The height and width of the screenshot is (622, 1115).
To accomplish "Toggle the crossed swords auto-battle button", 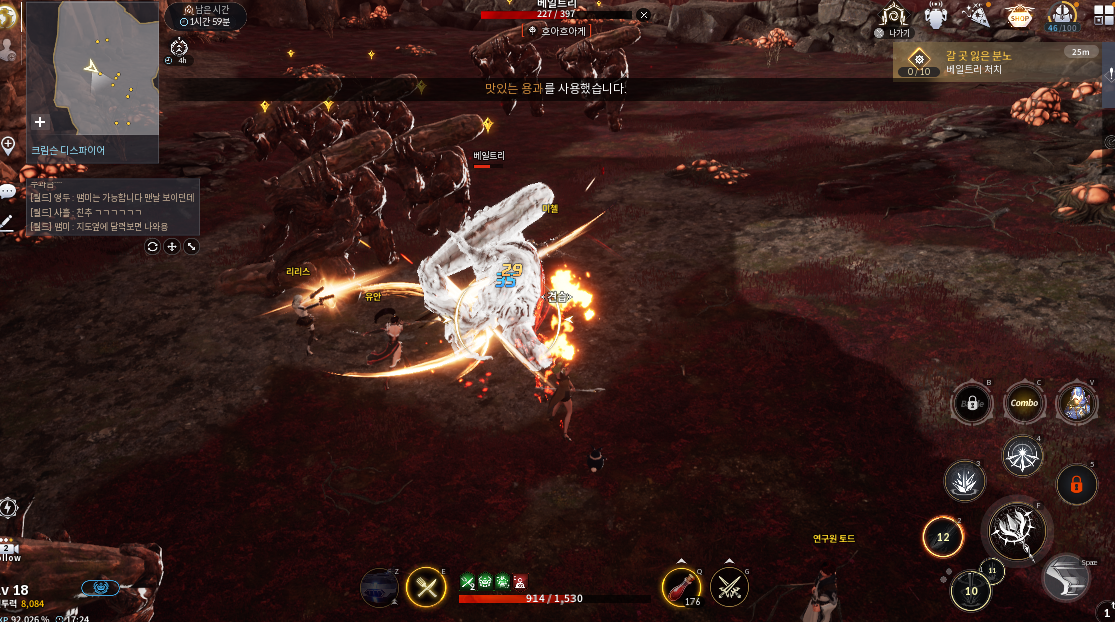I will (x=427, y=587).
